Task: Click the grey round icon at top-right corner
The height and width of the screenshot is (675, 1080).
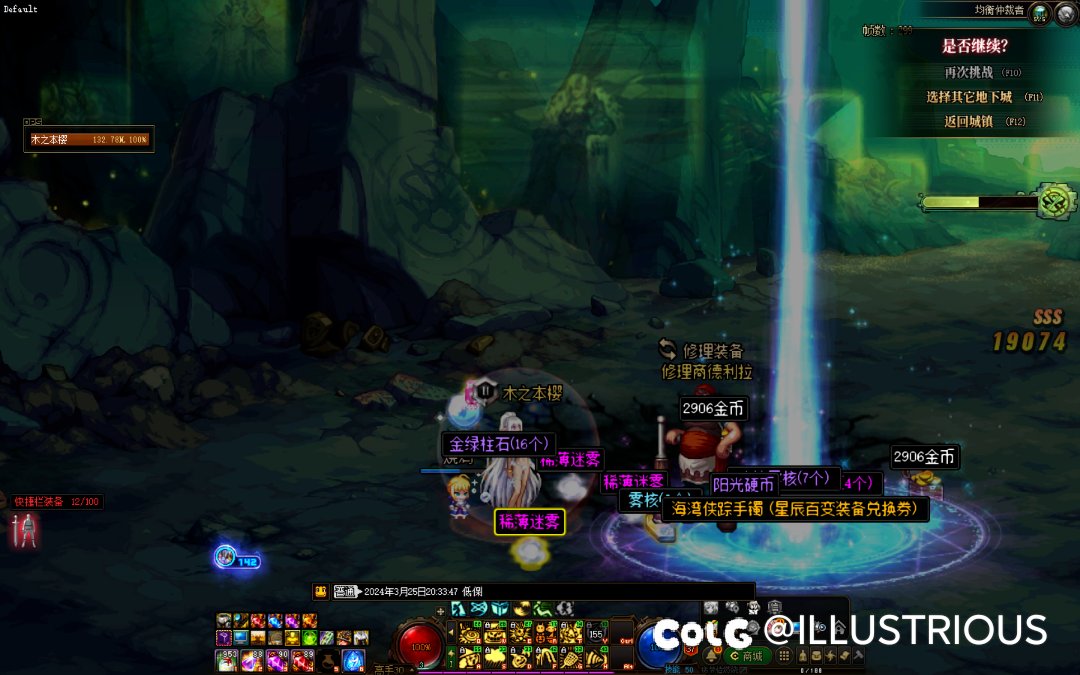Action: [x=1066, y=12]
